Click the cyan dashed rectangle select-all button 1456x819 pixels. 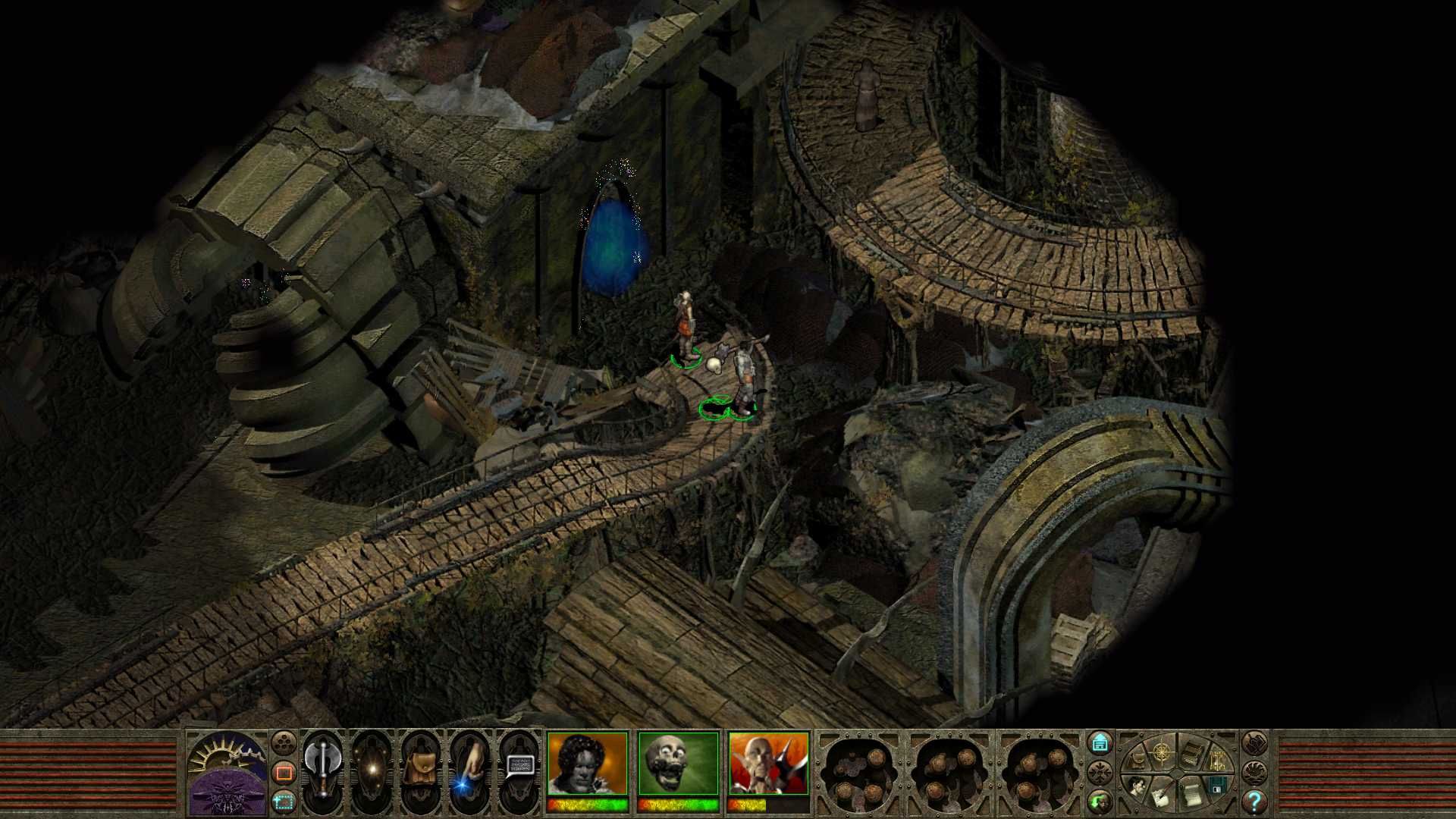[284, 802]
